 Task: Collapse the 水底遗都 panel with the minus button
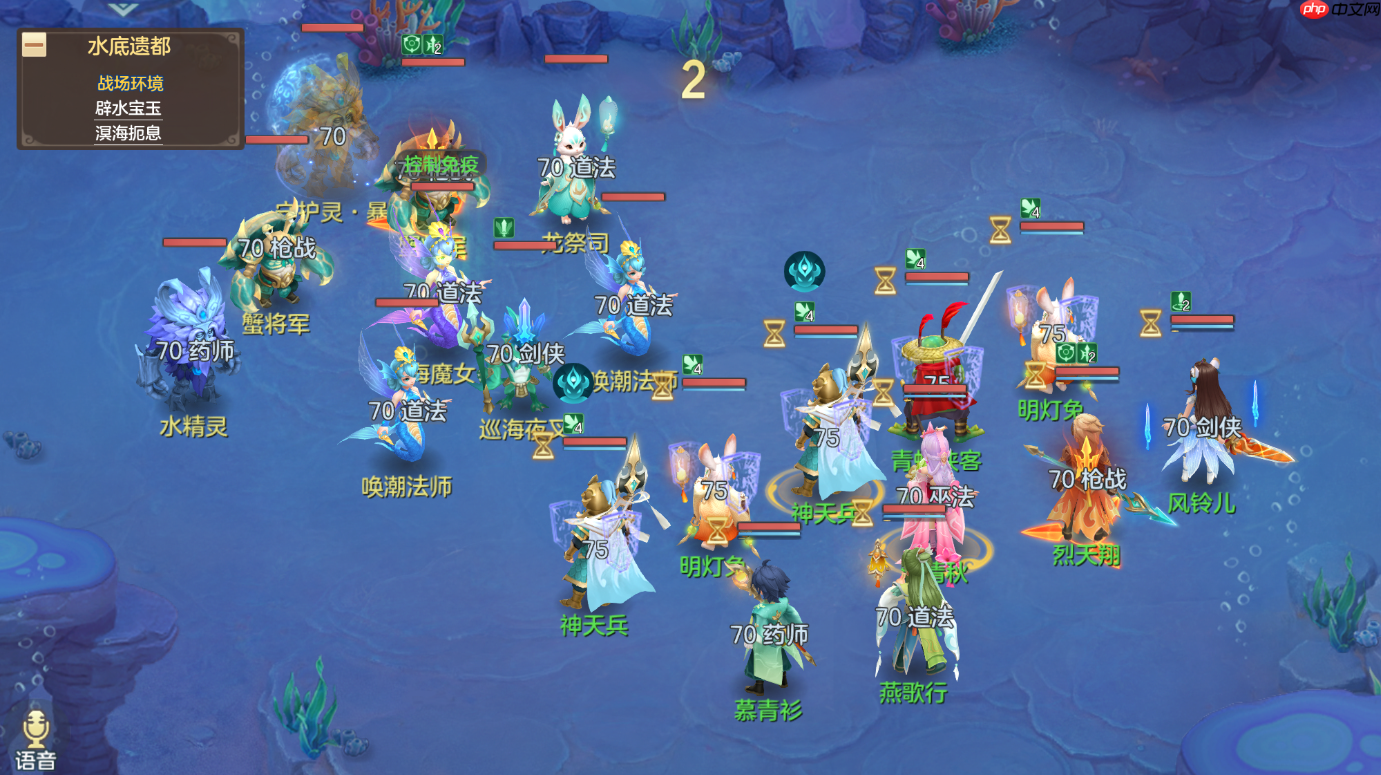pyautogui.click(x=34, y=45)
